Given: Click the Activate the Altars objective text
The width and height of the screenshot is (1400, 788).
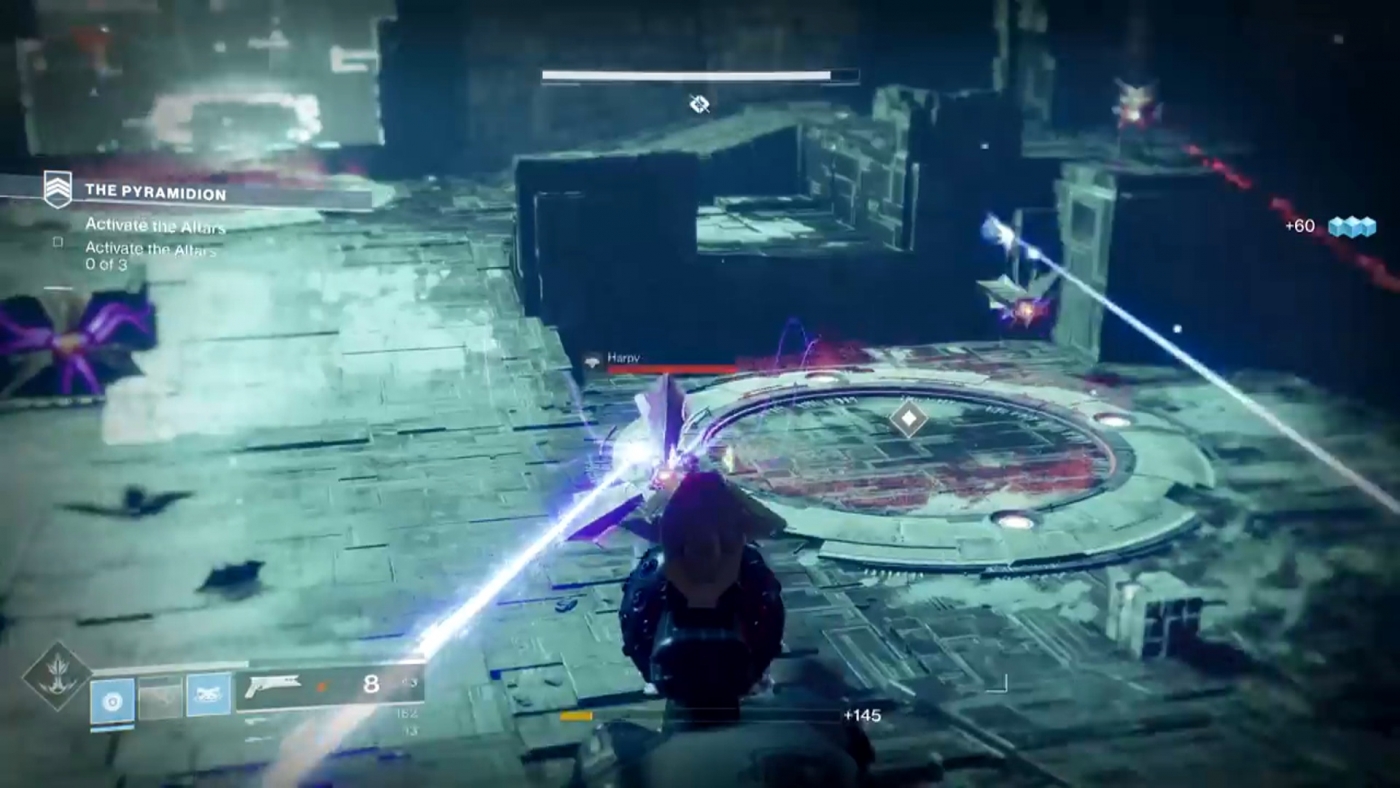Looking at the screenshot, I should [x=153, y=225].
